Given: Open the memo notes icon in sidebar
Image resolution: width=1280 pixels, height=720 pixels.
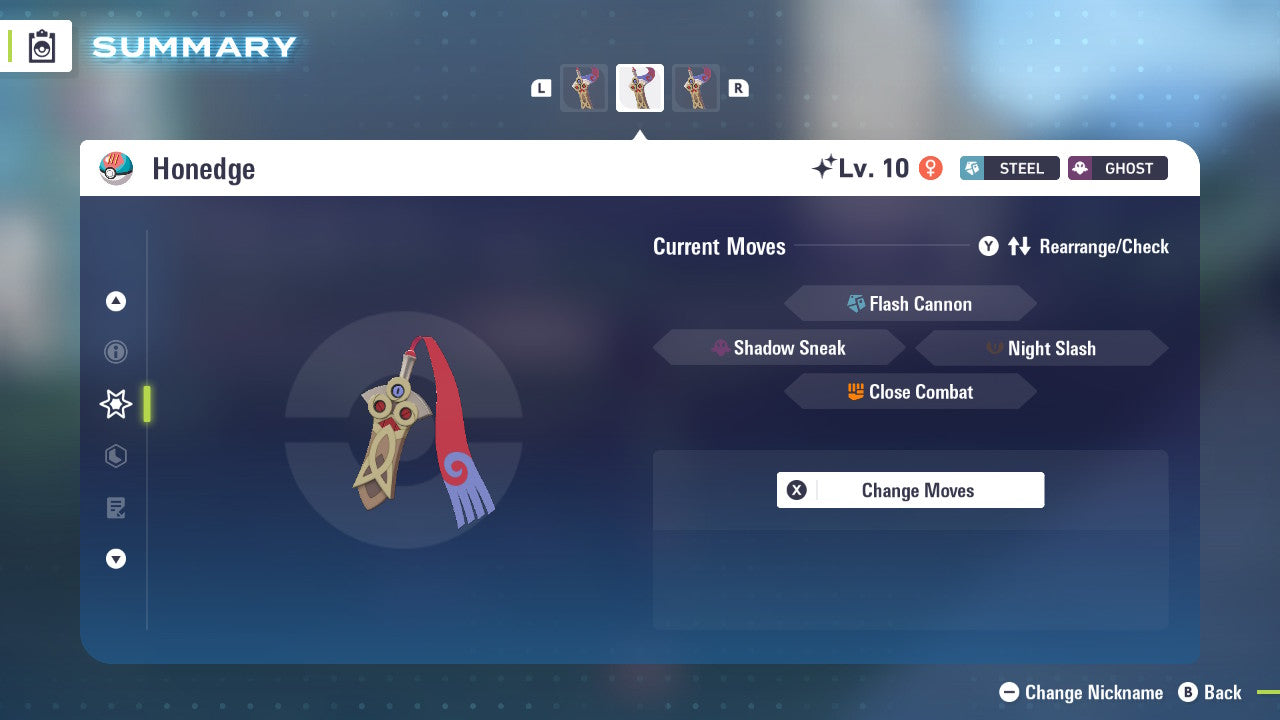Looking at the screenshot, I should 116,508.
